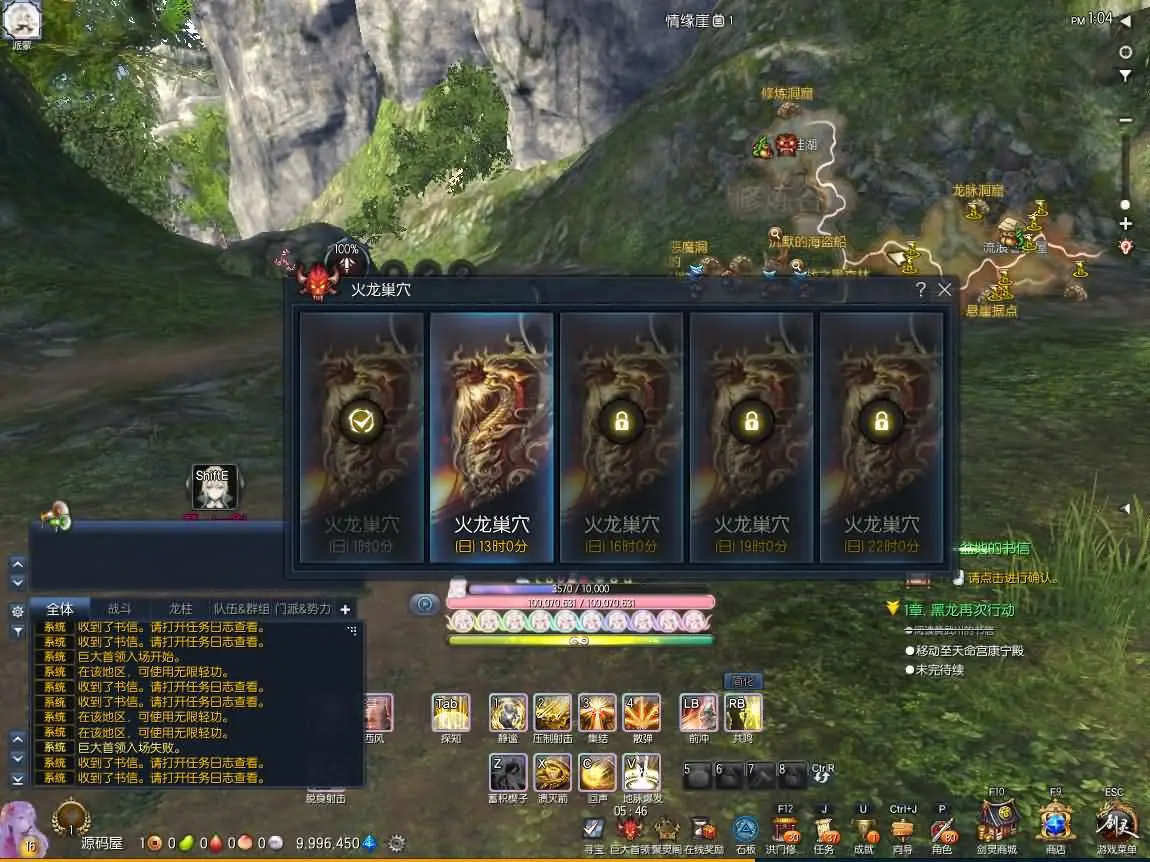
Task: Zoom in the minimap with plus
Action: [1126, 224]
